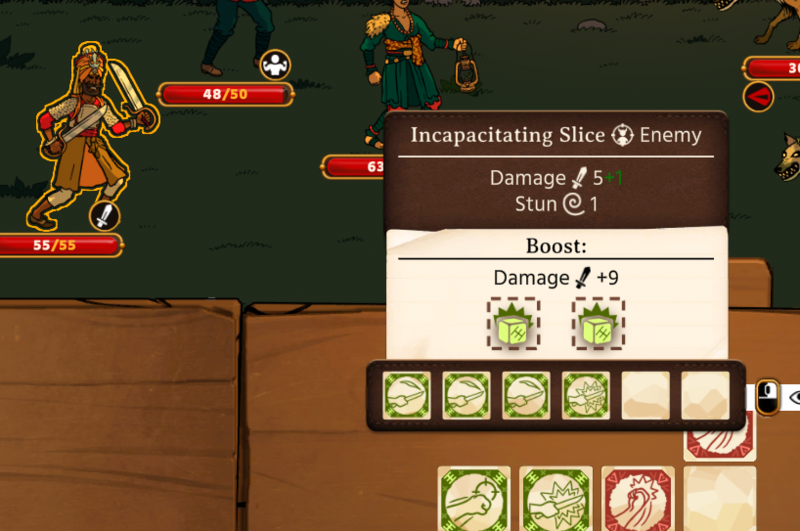Select the burst slash card in the queue

pyautogui.click(x=586, y=396)
